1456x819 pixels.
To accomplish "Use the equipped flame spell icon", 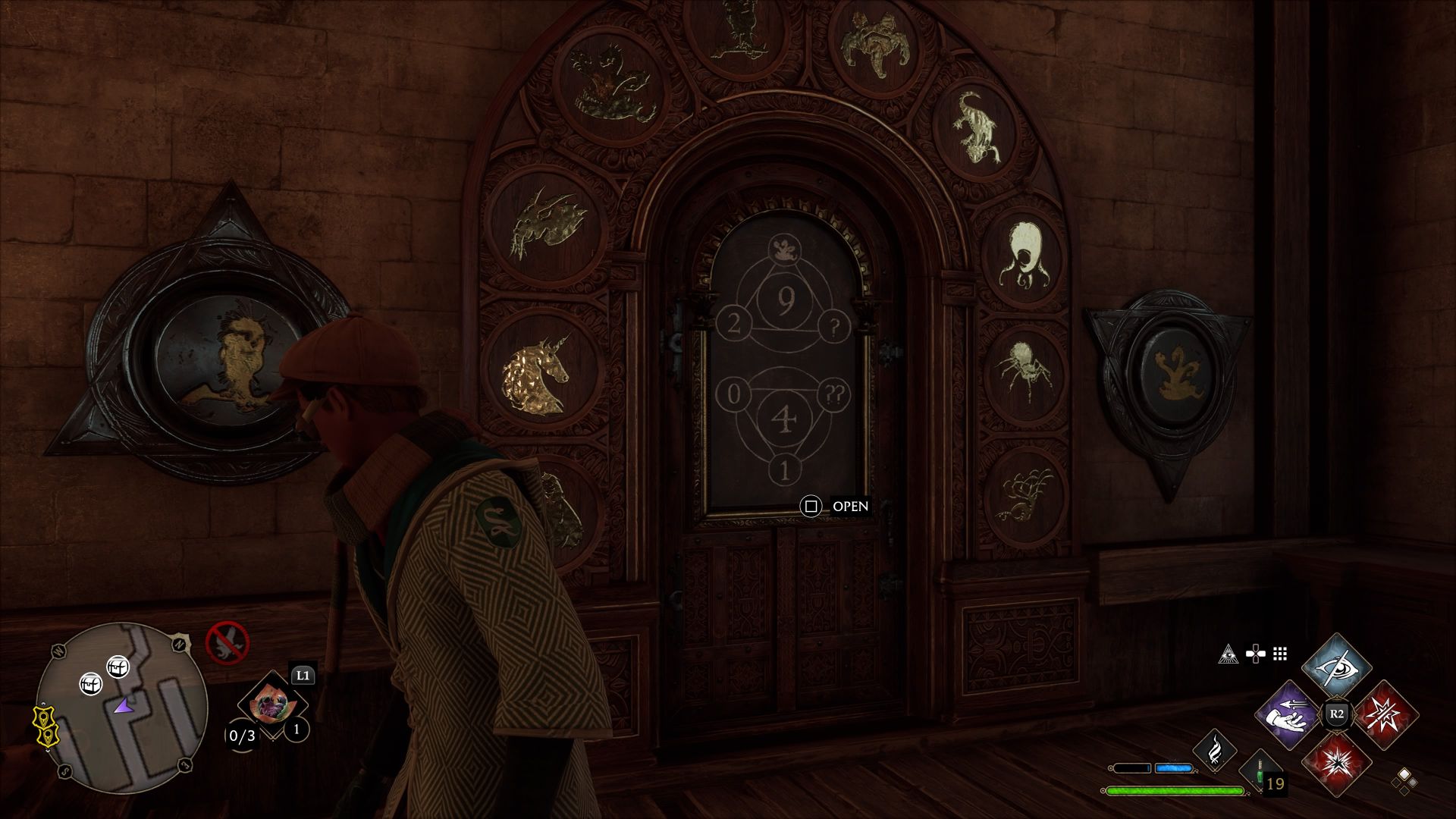I will point(1216,751).
